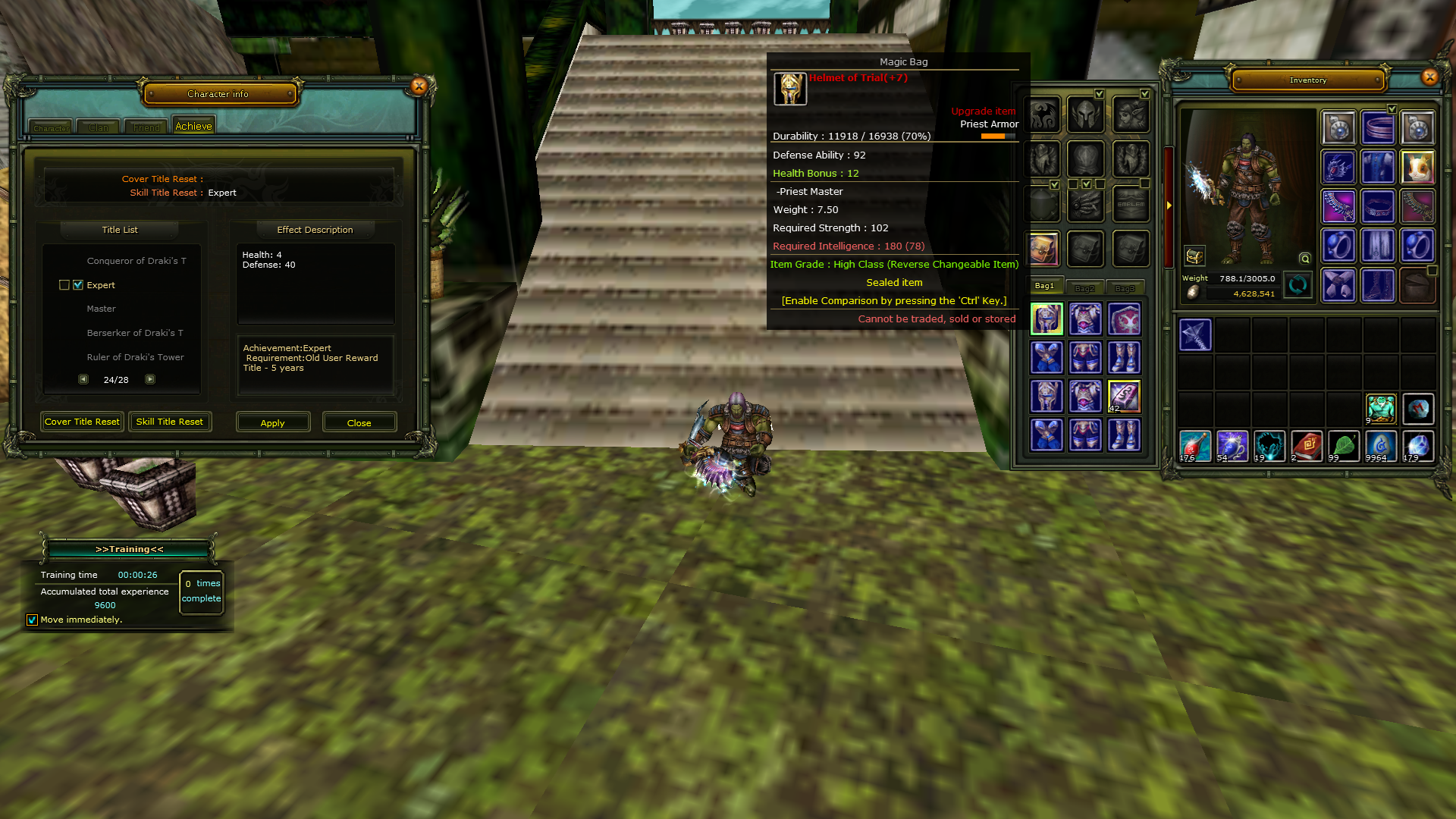
Task: Click the Skill Title Reset button
Action: tap(169, 422)
